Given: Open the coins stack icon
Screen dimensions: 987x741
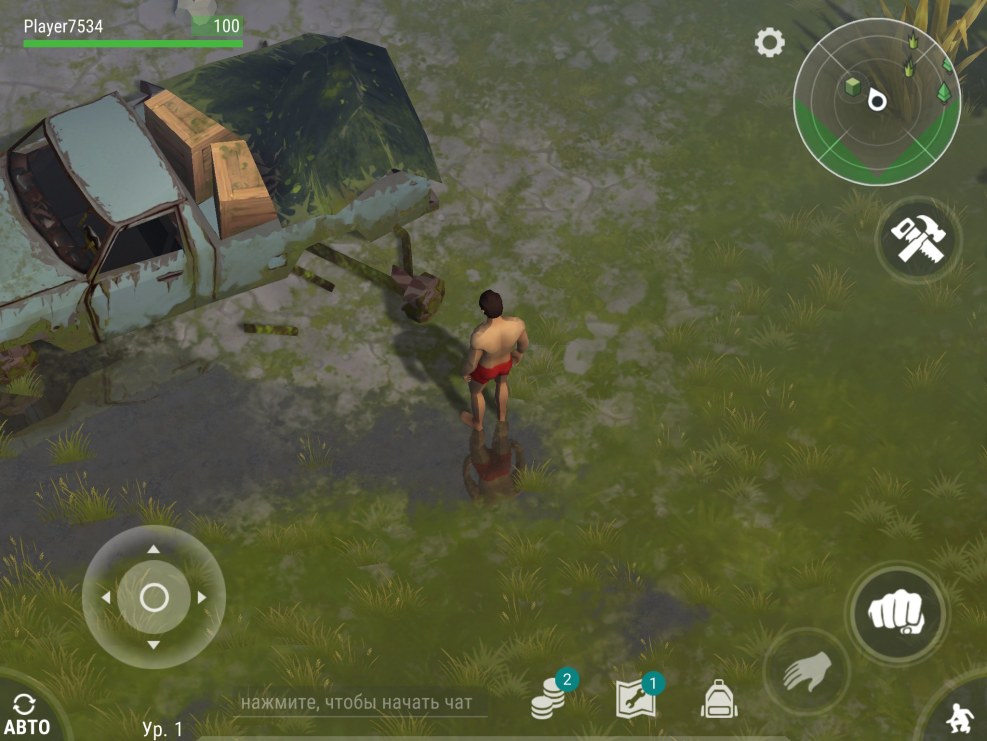Looking at the screenshot, I should coord(547,699).
